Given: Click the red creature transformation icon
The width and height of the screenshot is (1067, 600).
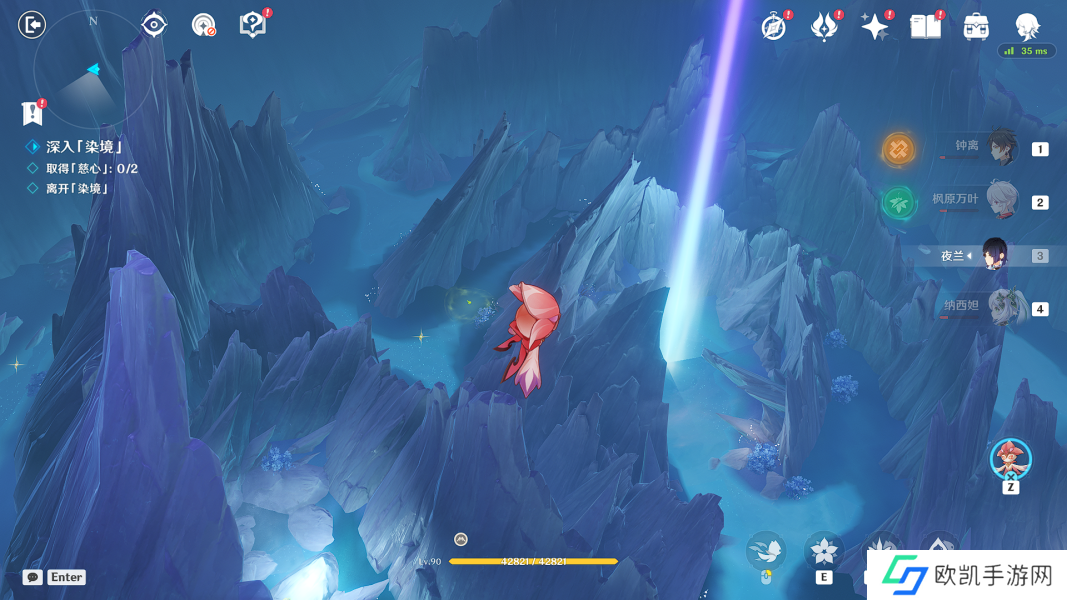Looking at the screenshot, I should [x=1010, y=459].
